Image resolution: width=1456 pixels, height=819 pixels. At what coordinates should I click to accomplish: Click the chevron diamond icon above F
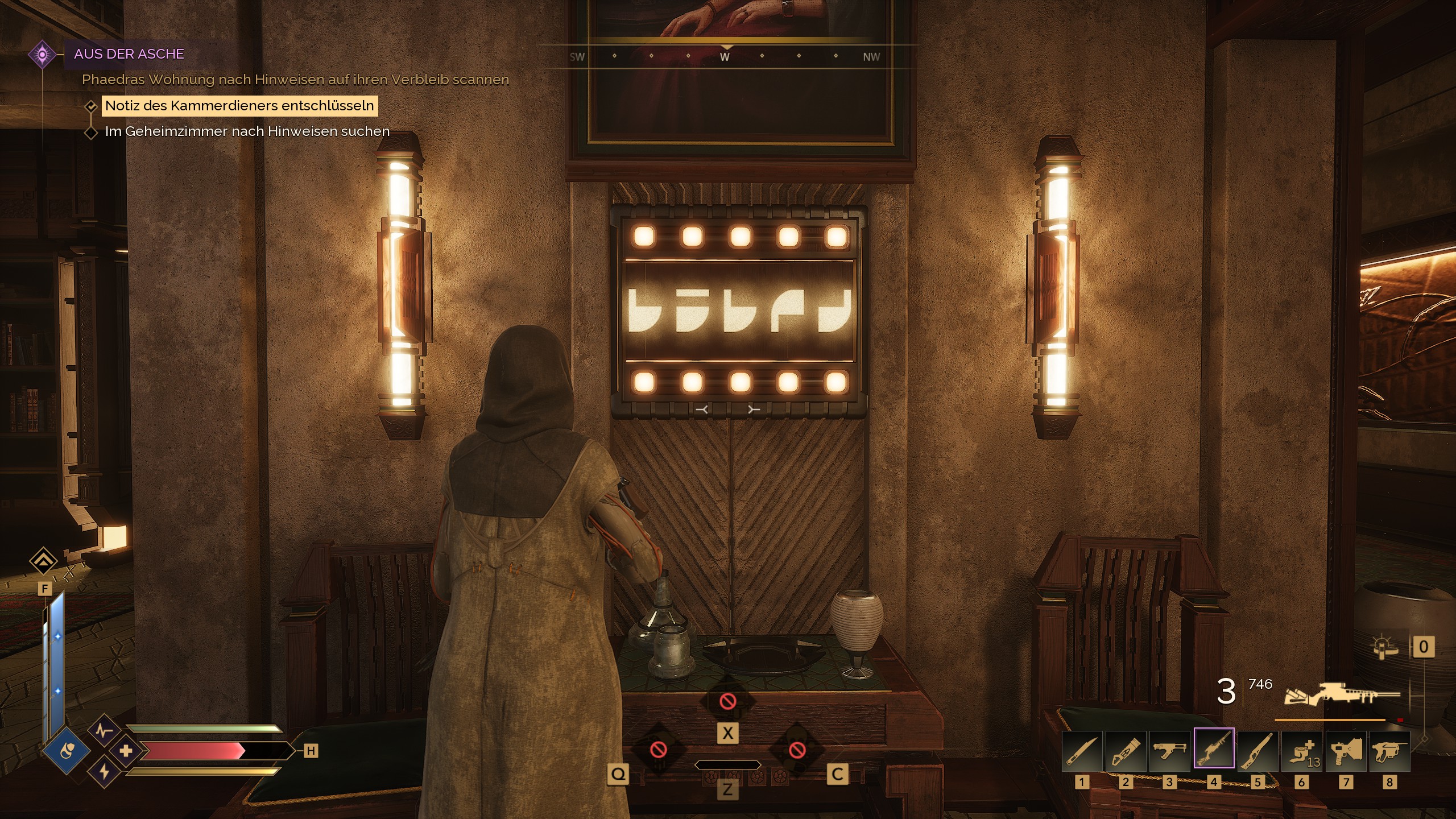click(x=44, y=562)
